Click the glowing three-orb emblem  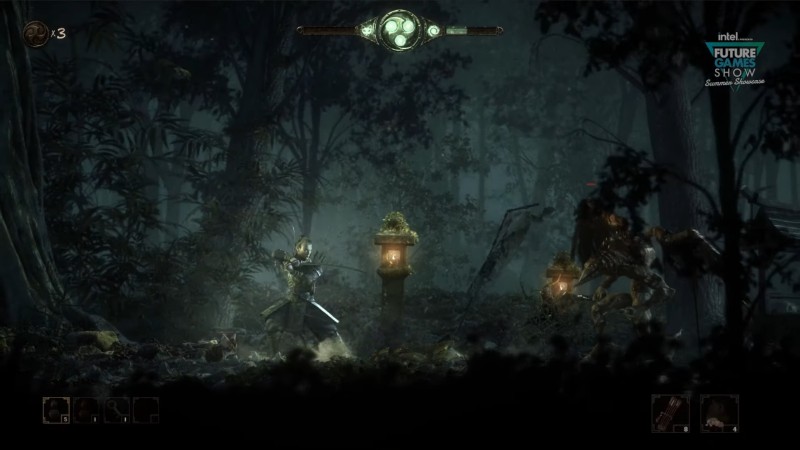(399, 30)
